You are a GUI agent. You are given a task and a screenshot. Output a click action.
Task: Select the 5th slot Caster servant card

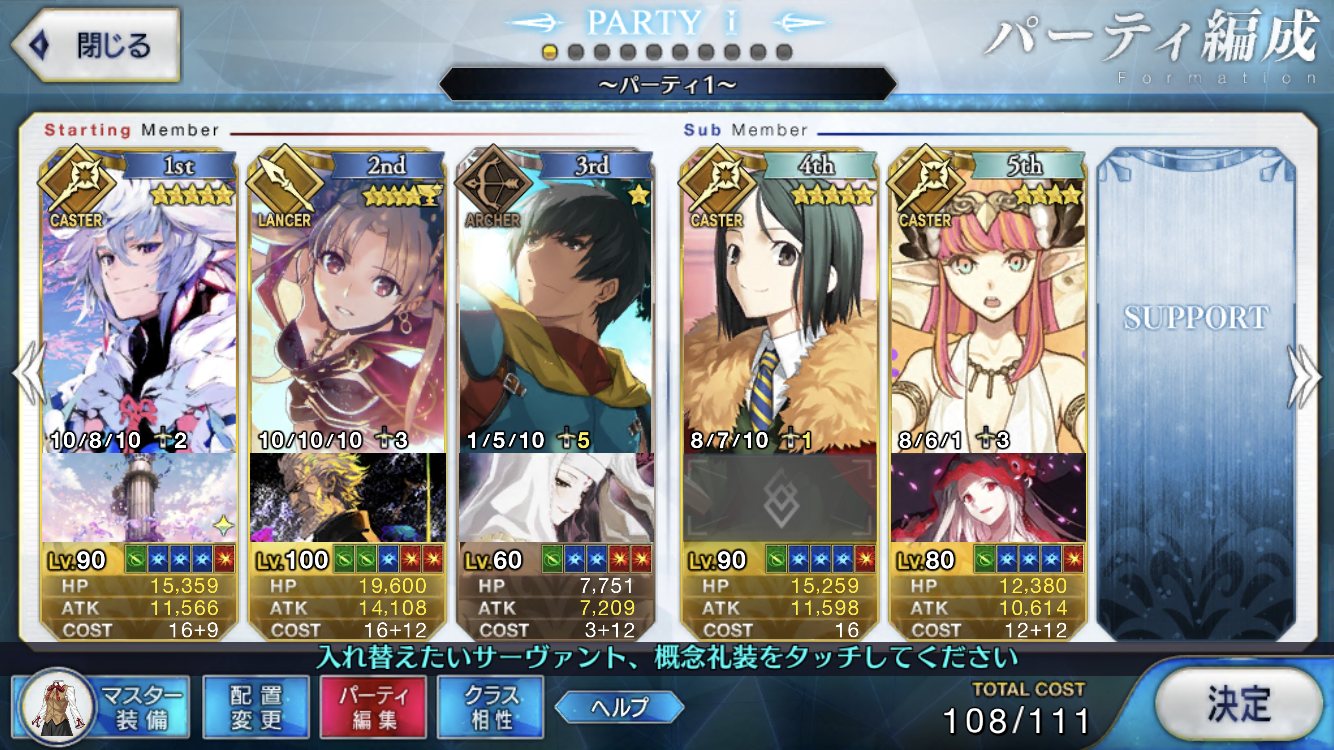tap(987, 310)
